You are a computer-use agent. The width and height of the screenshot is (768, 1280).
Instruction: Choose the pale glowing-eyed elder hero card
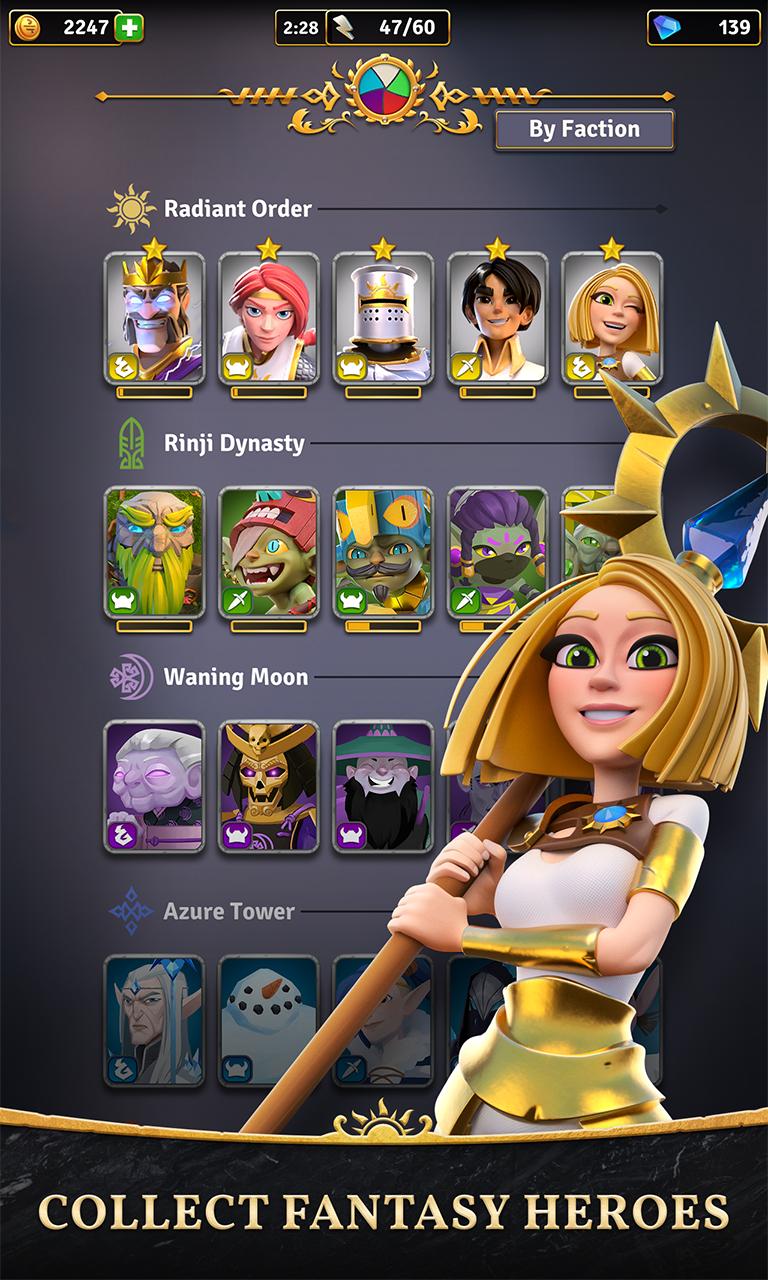154,786
